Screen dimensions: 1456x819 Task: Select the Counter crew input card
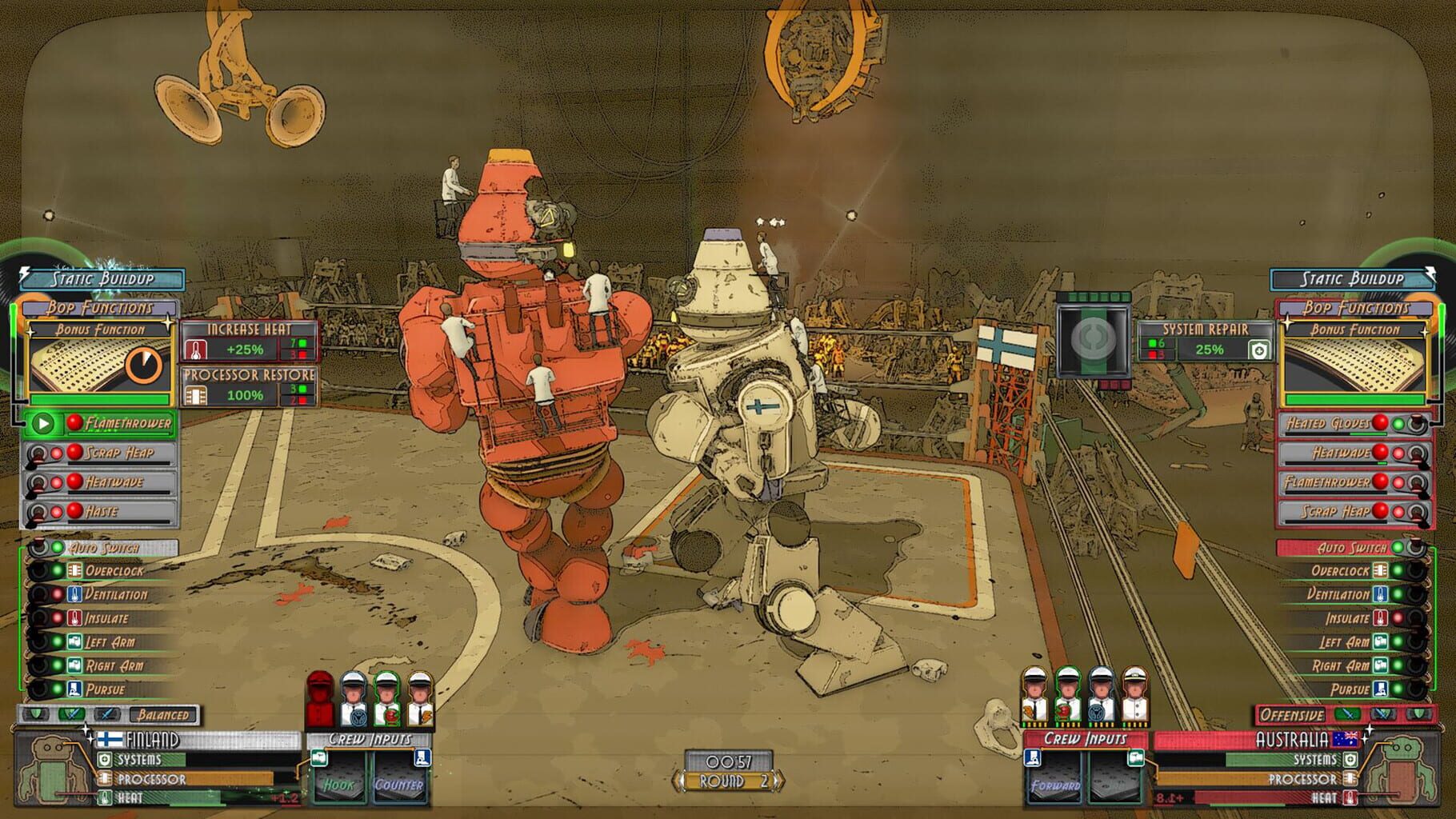(x=400, y=785)
